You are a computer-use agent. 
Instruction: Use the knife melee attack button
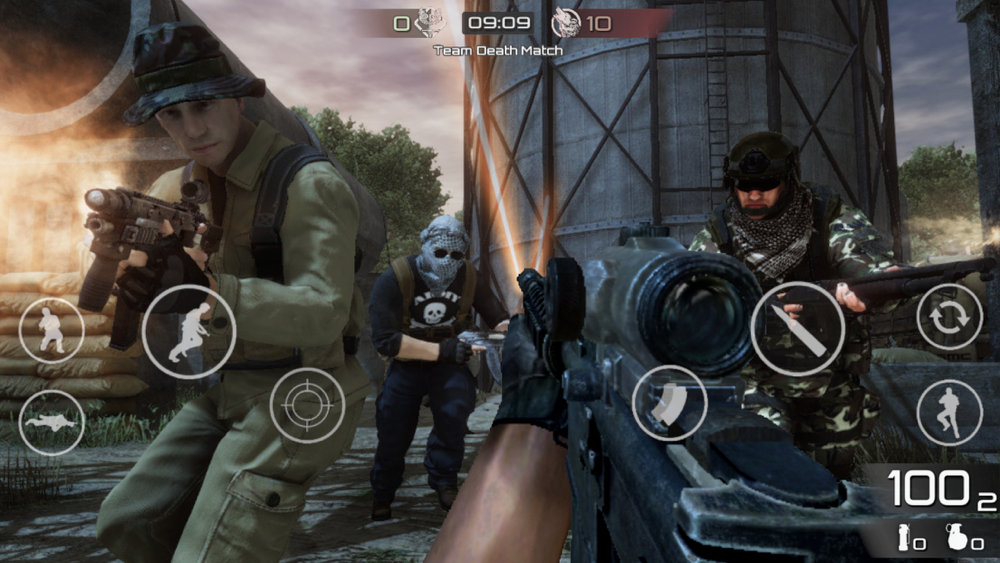coord(797,328)
